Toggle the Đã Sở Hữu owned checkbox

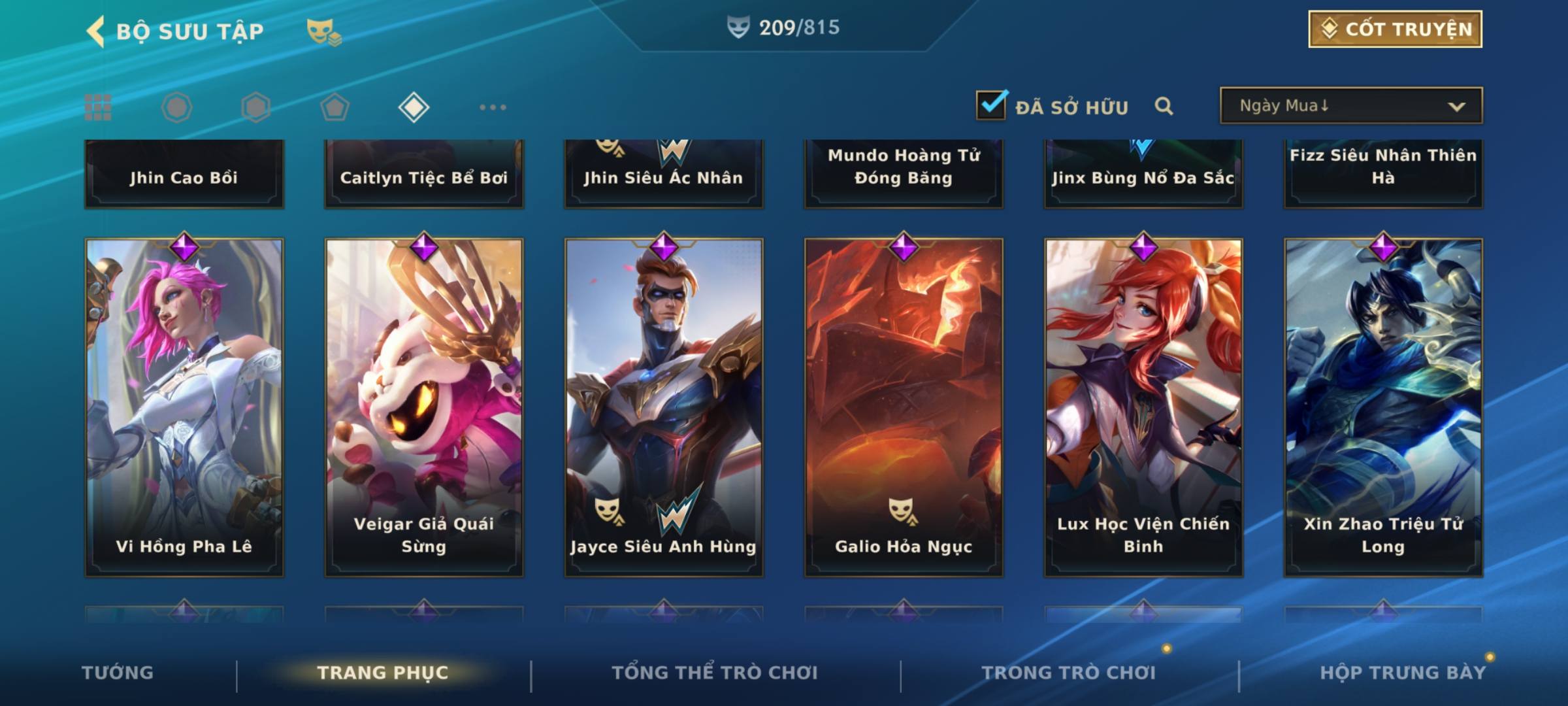991,106
